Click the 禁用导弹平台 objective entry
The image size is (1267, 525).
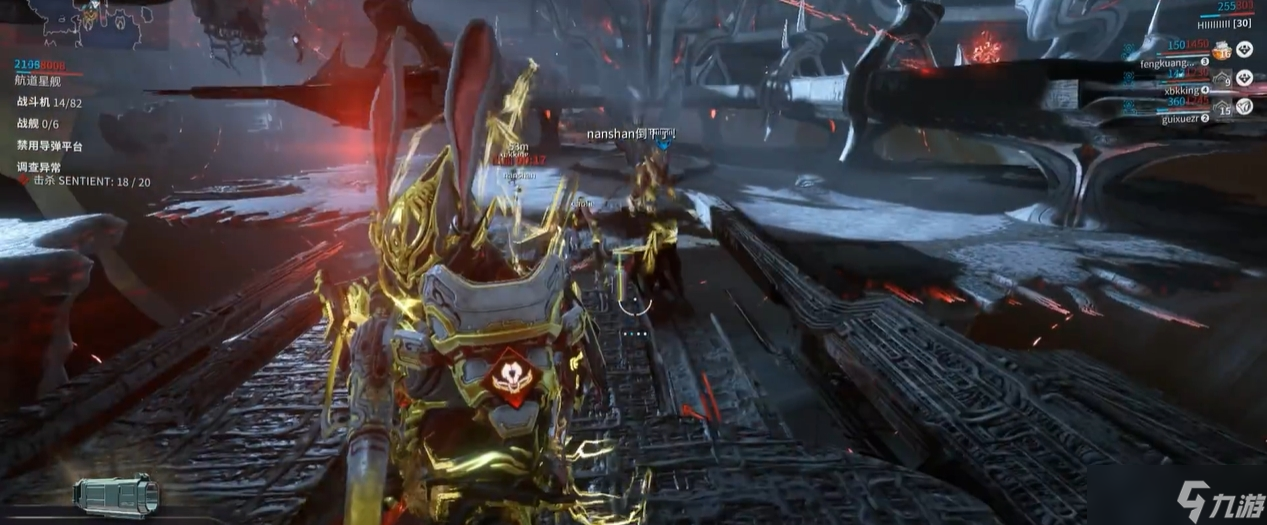pos(50,146)
